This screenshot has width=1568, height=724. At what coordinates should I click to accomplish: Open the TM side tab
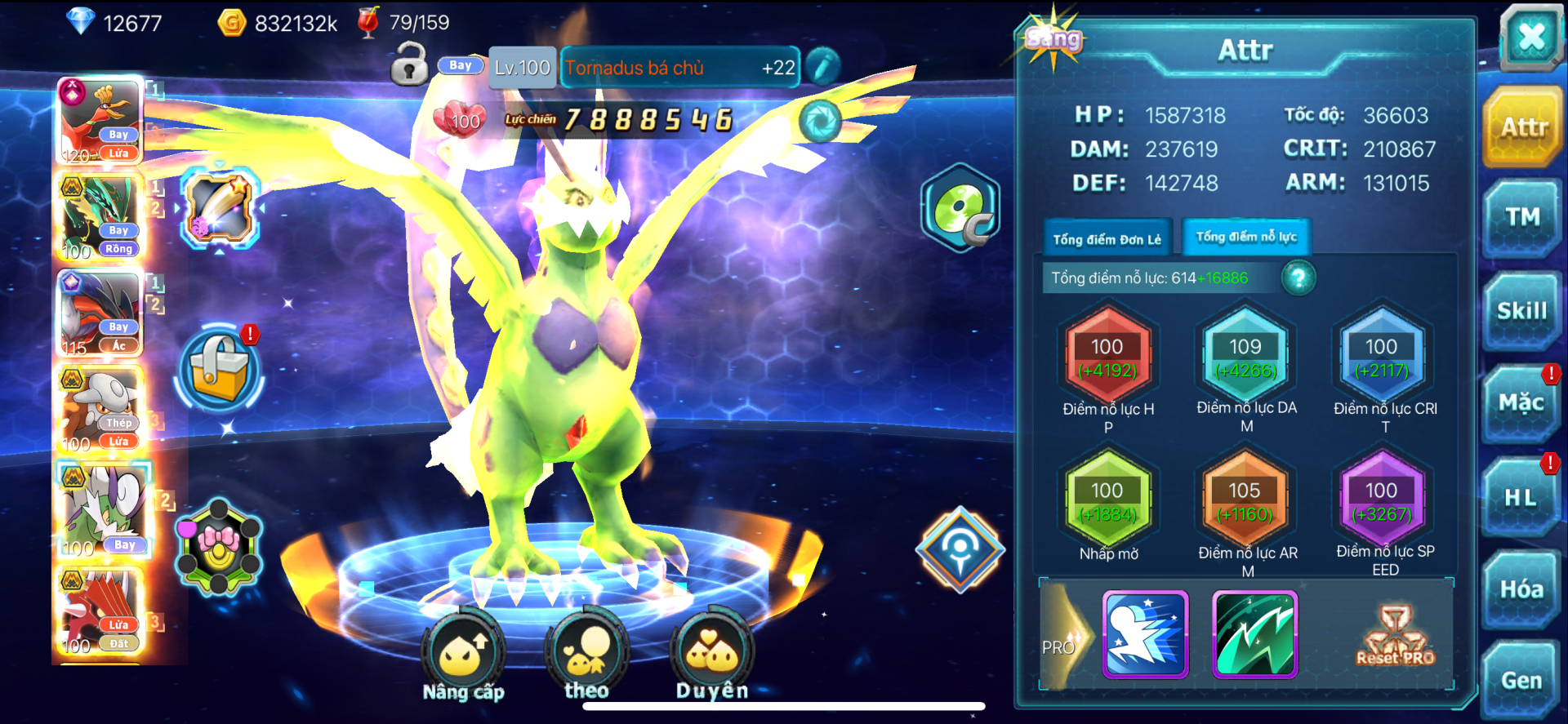click(x=1522, y=217)
